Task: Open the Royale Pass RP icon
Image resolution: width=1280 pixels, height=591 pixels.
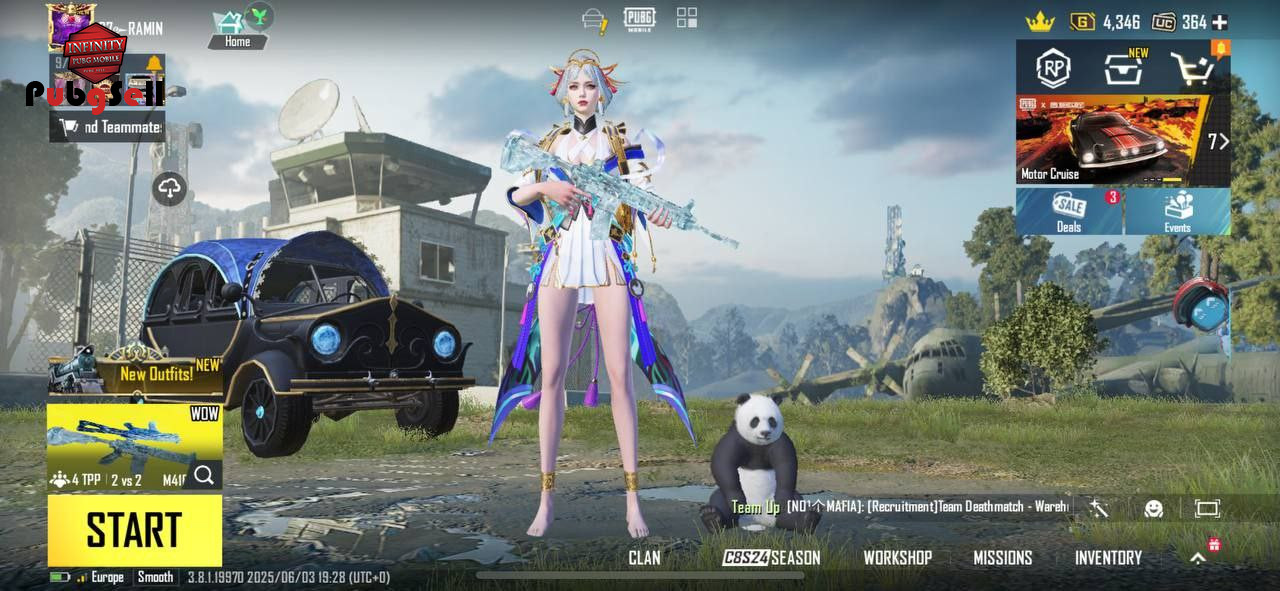Action: point(1052,68)
